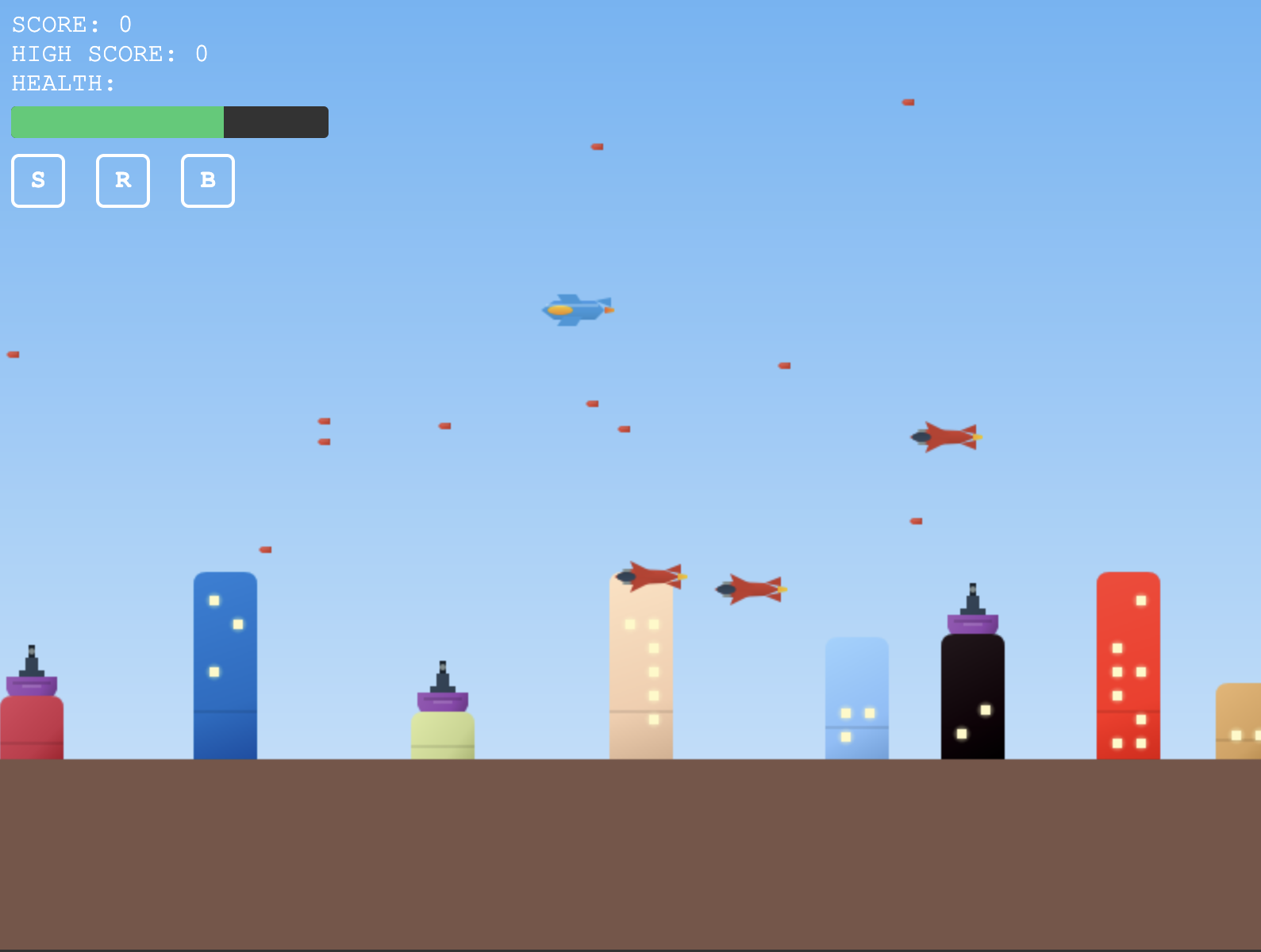Screen dimensions: 1261x952
Task: Click the dark depleted portion of health bar
Action: [275, 121]
